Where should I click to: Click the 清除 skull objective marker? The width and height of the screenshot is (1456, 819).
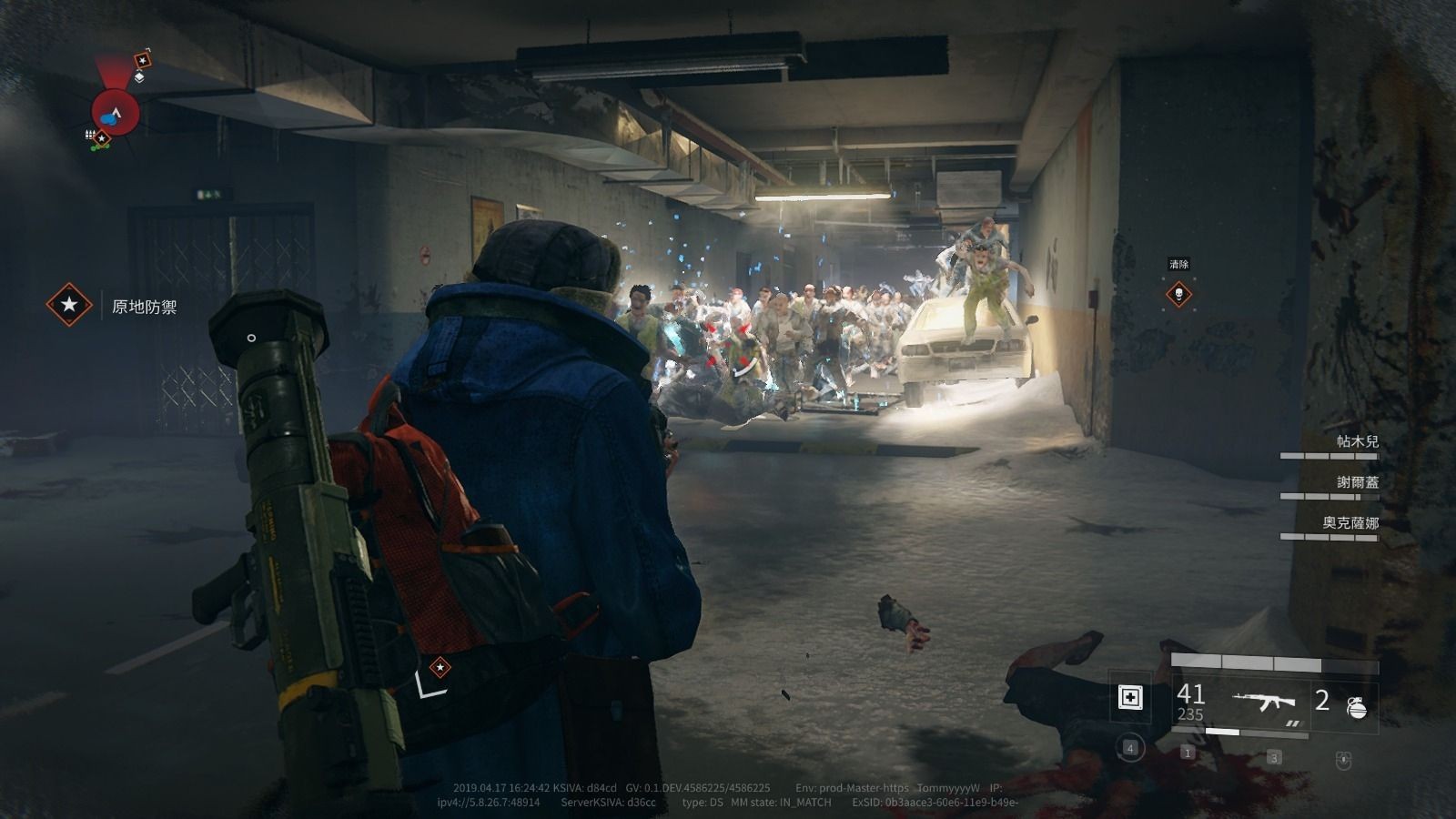pos(1178,294)
